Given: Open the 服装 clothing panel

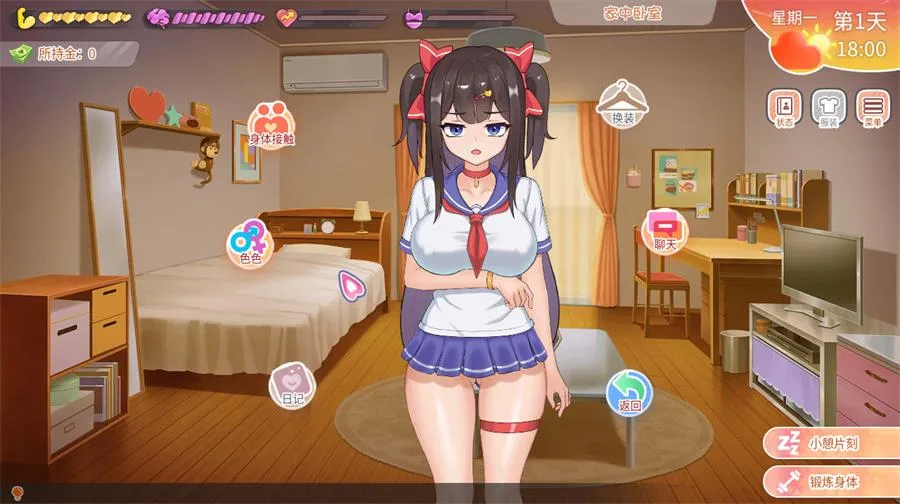Looking at the screenshot, I should click(x=829, y=108).
